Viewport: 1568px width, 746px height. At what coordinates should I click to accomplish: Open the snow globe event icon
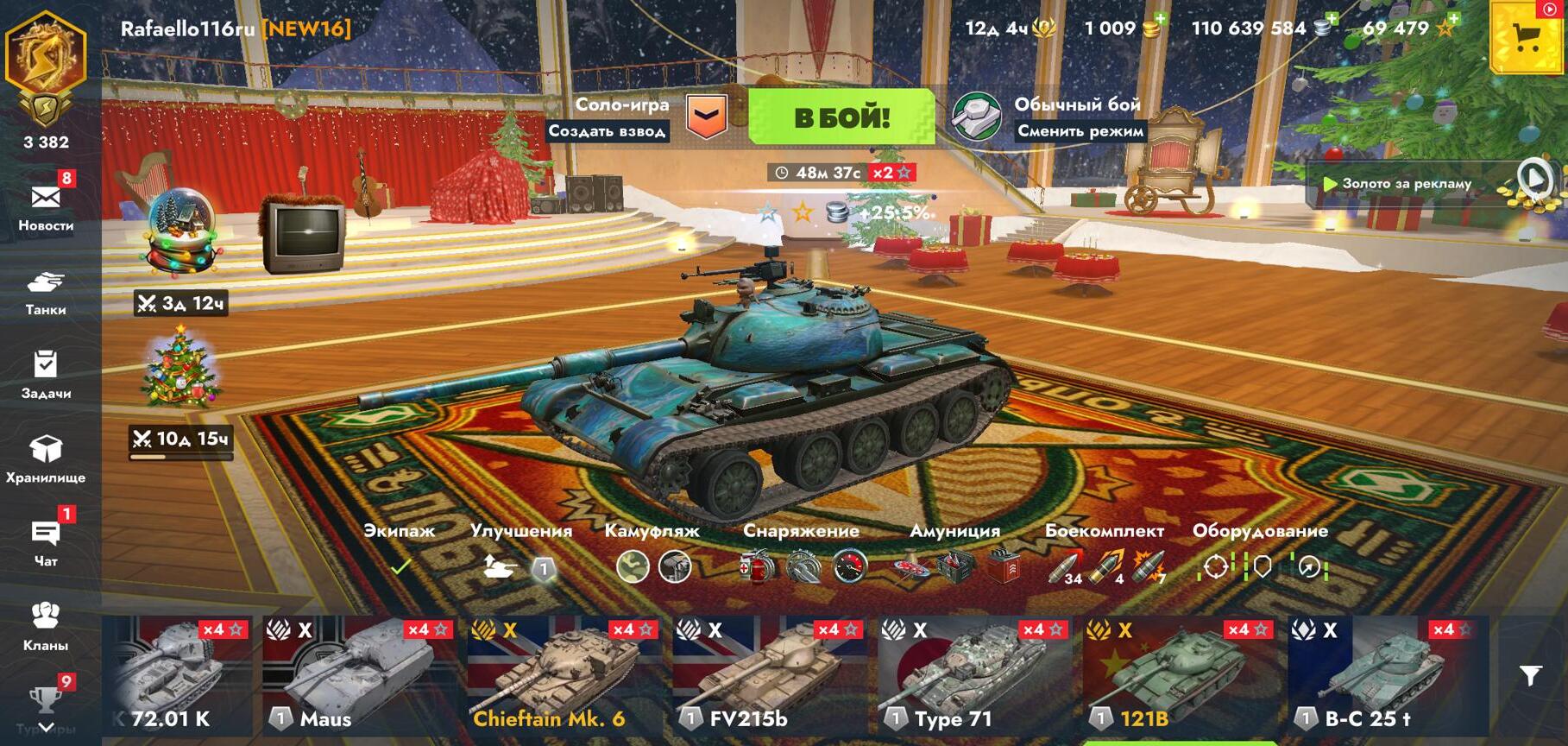pos(180,233)
